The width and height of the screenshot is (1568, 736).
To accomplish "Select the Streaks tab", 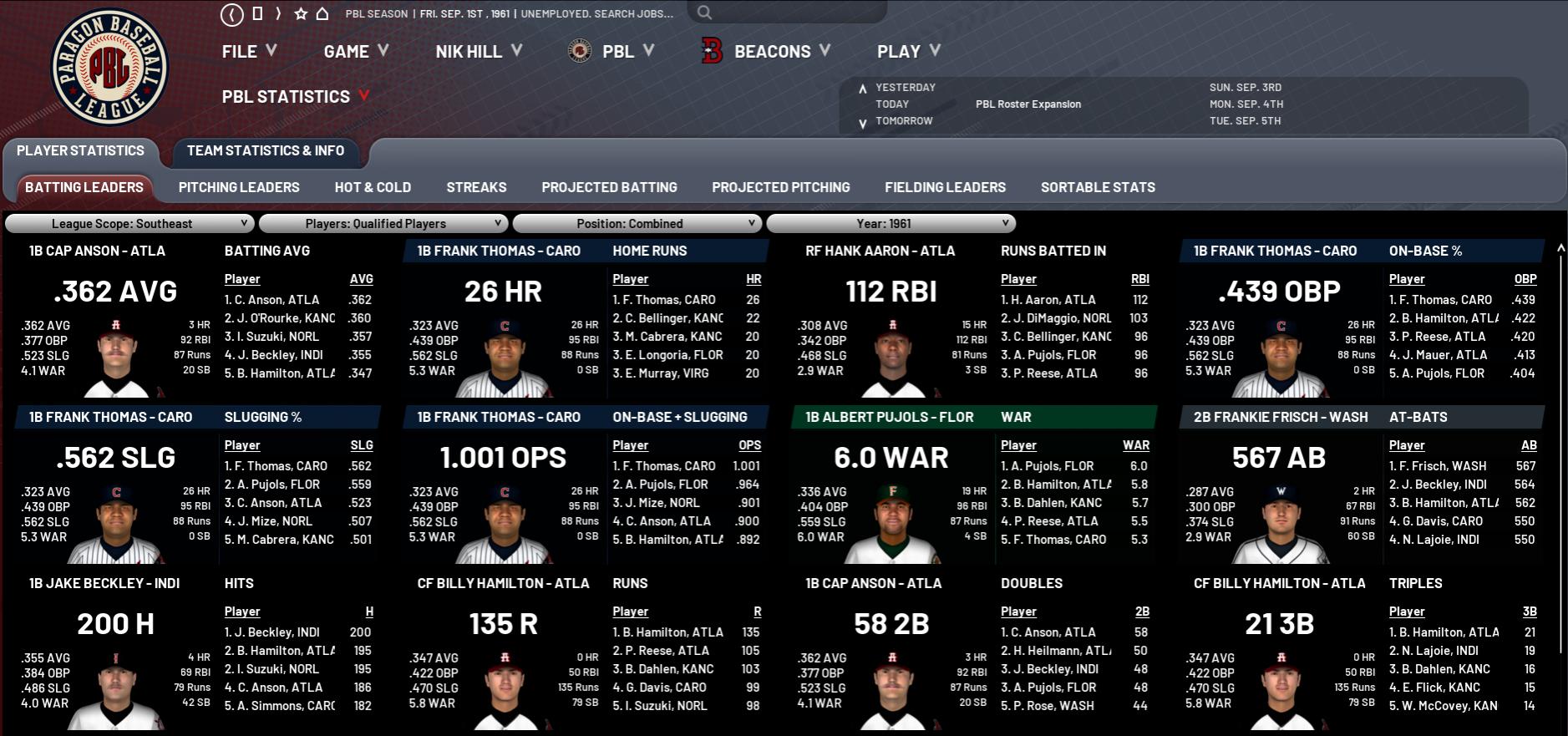I will point(476,188).
